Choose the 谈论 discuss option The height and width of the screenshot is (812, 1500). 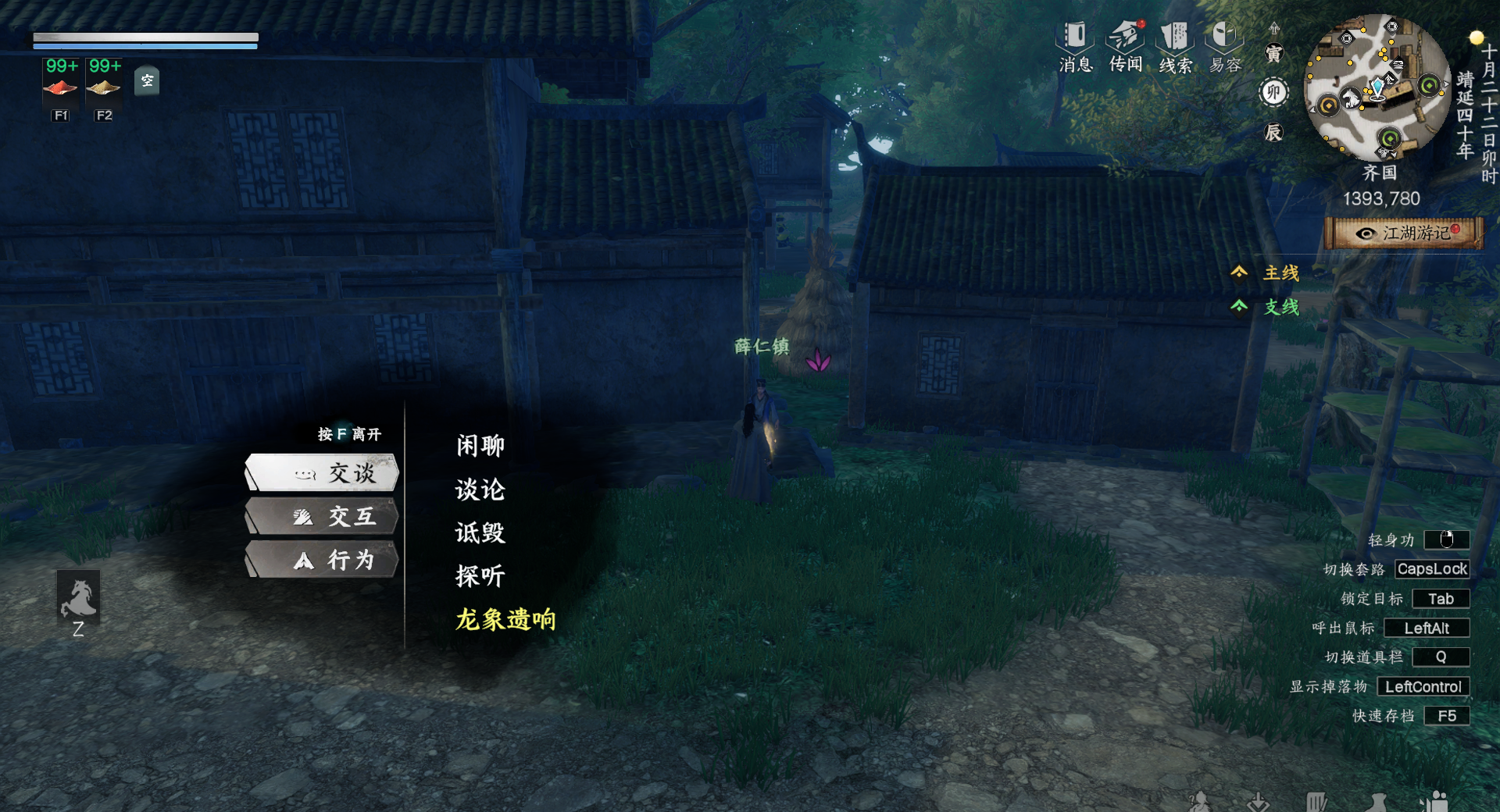click(480, 490)
